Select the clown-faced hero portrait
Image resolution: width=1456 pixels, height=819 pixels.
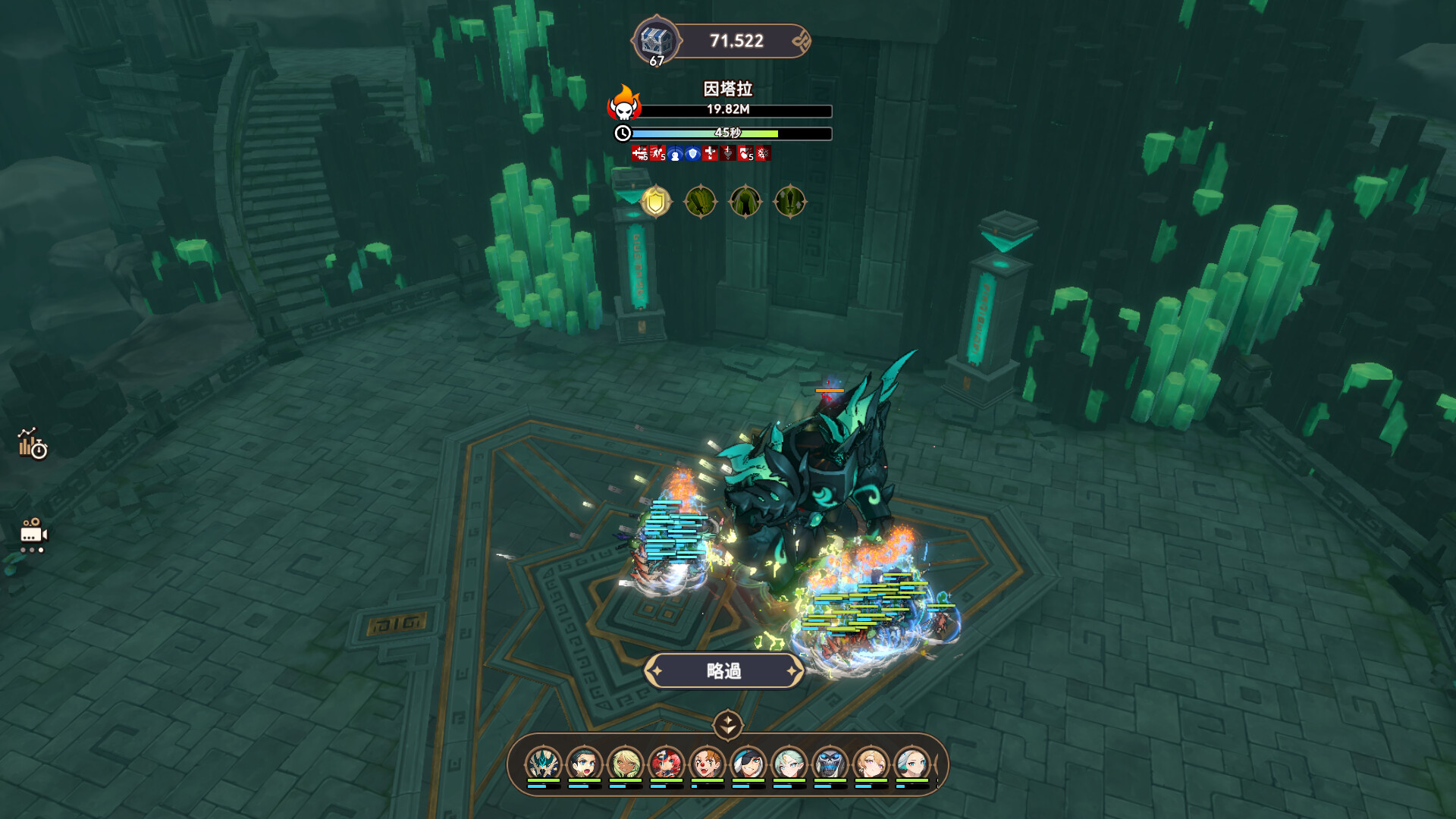point(707,763)
